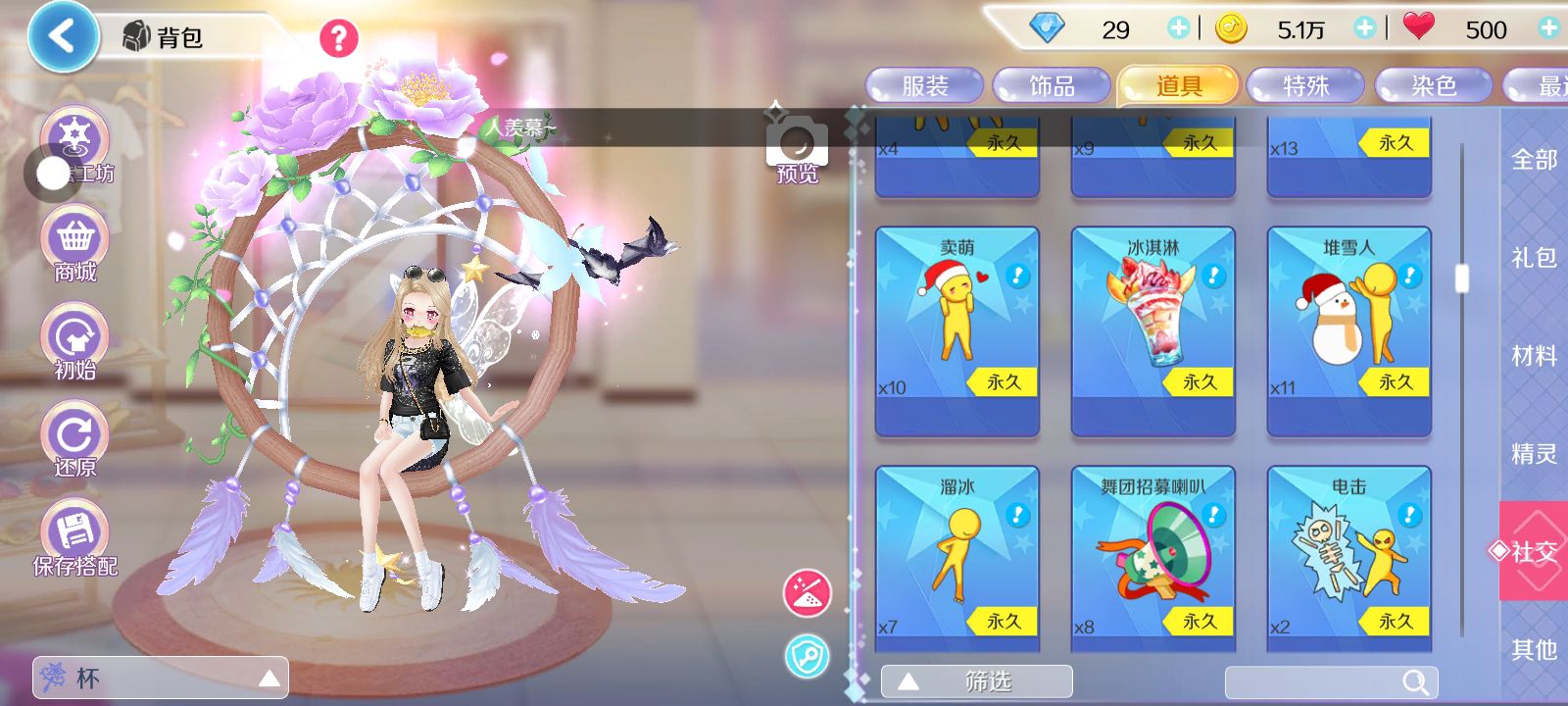Open the 商城 shop
1568x706 pixels.
(75, 245)
